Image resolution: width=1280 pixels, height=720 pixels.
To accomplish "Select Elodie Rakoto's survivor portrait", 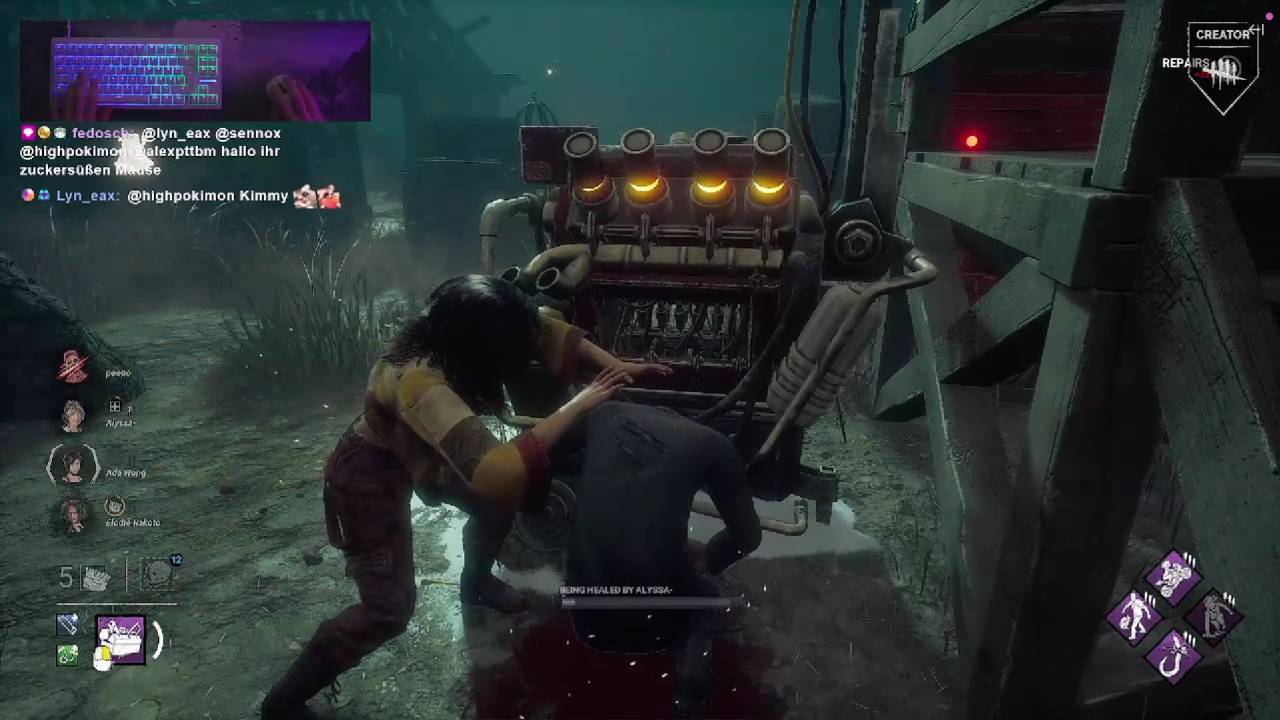I will click(x=73, y=515).
